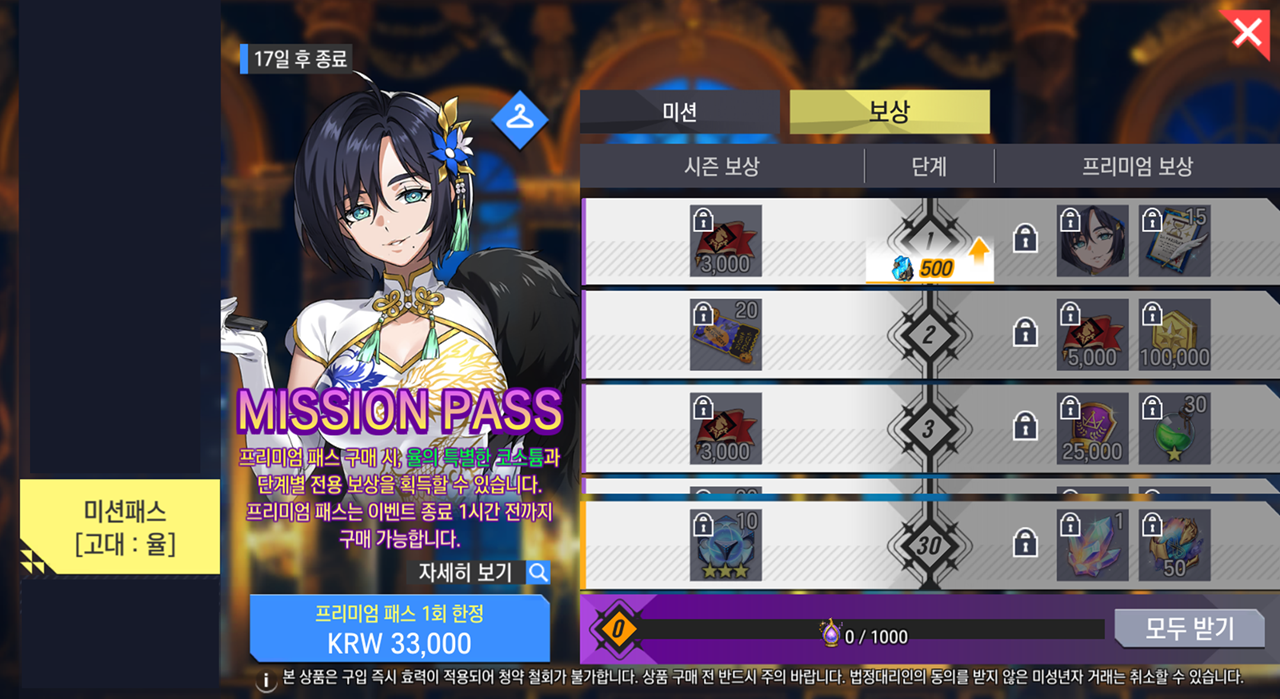Select the stage 30 three-star season reward
Image resolution: width=1280 pixels, height=699 pixels.
726,545
